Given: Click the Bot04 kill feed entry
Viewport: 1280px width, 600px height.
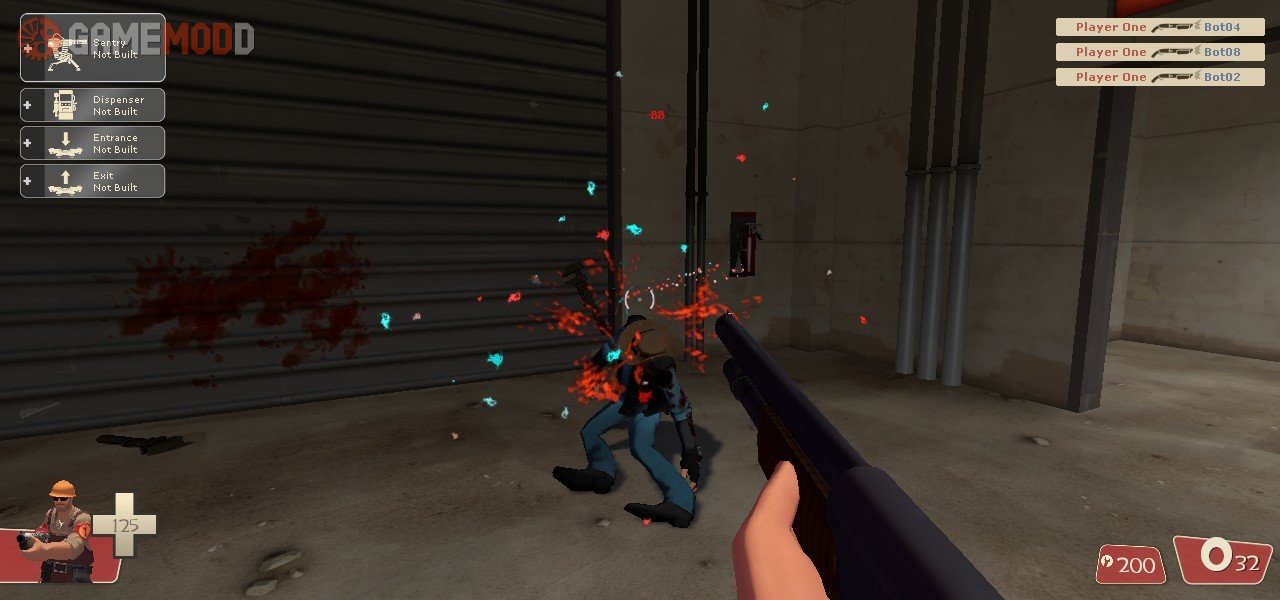Looking at the screenshot, I should 1160,27.
